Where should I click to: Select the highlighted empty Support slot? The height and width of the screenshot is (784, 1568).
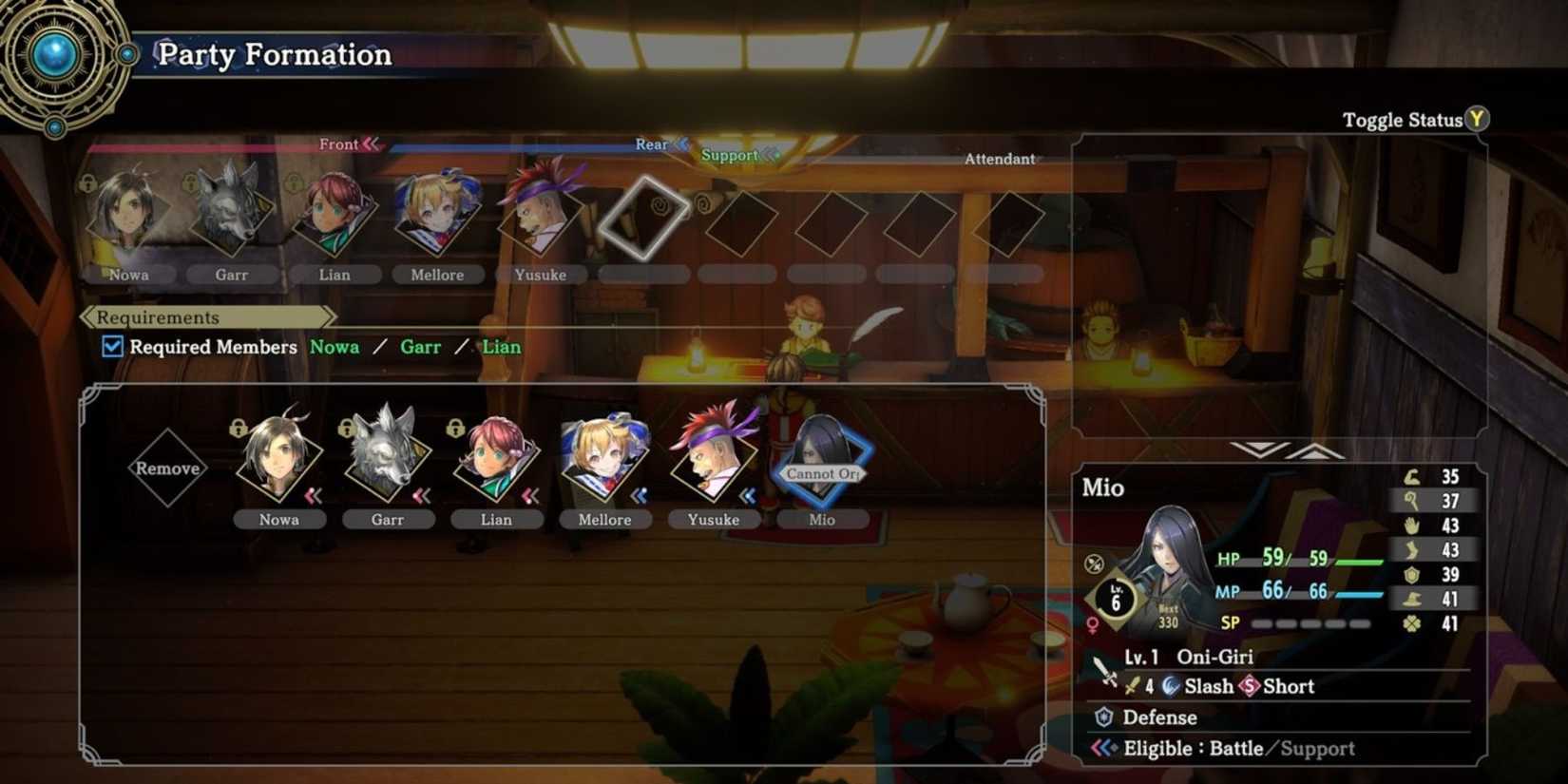coord(644,220)
